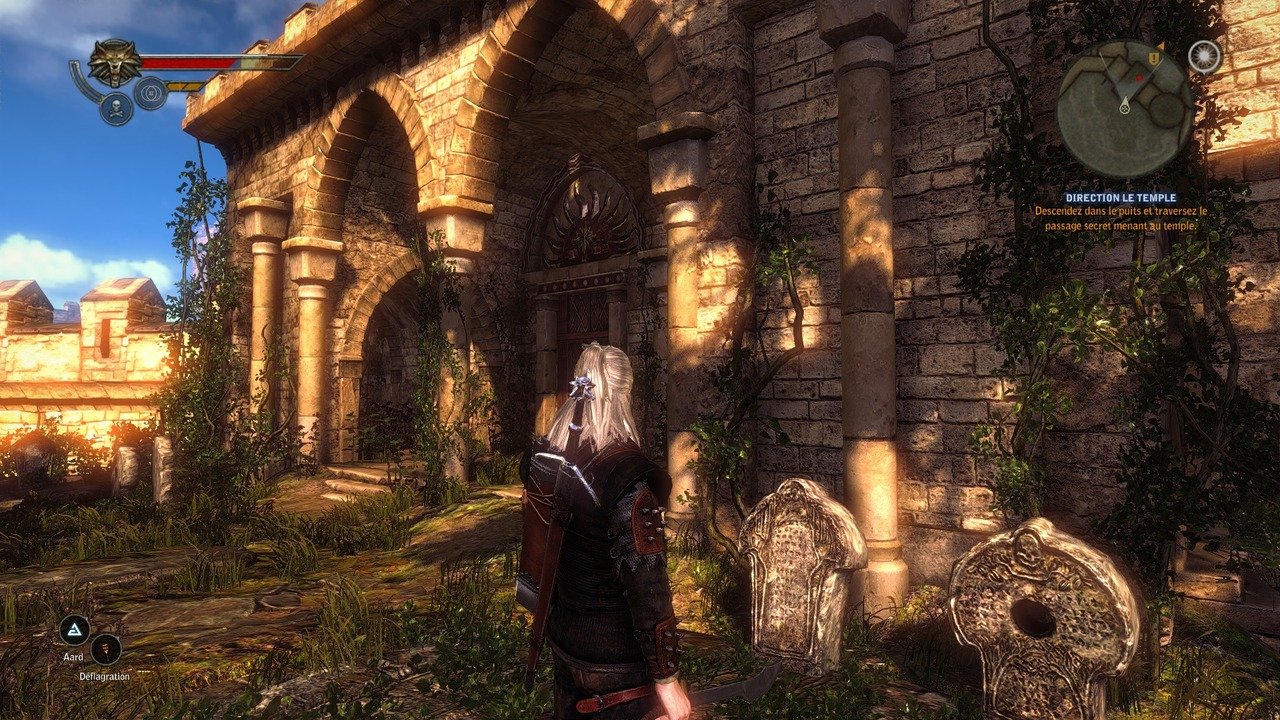
Task: Click the Aard label under the sign icon
Action: pos(74,657)
